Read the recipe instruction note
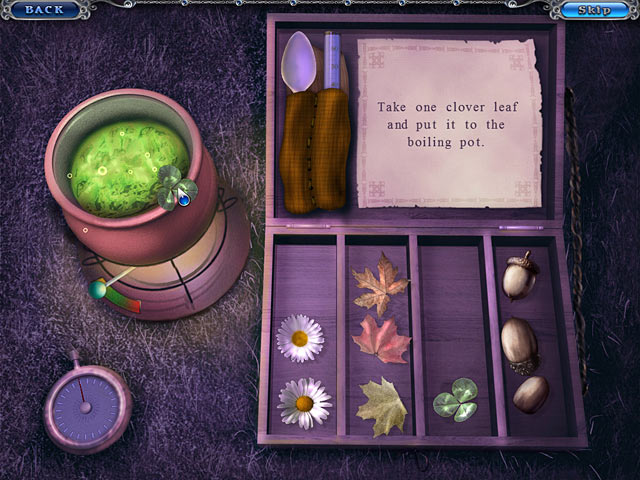The width and height of the screenshot is (640, 480). tap(449, 122)
